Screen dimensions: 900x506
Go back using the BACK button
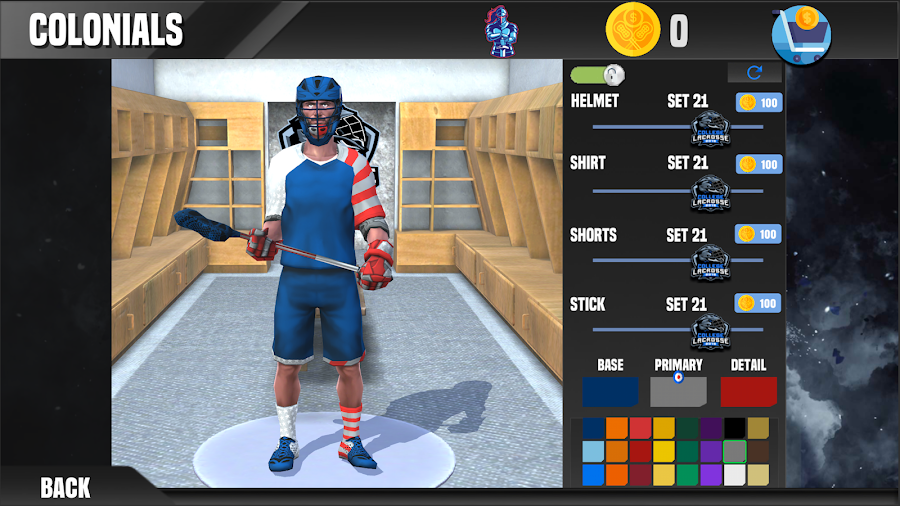click(65, 487)
